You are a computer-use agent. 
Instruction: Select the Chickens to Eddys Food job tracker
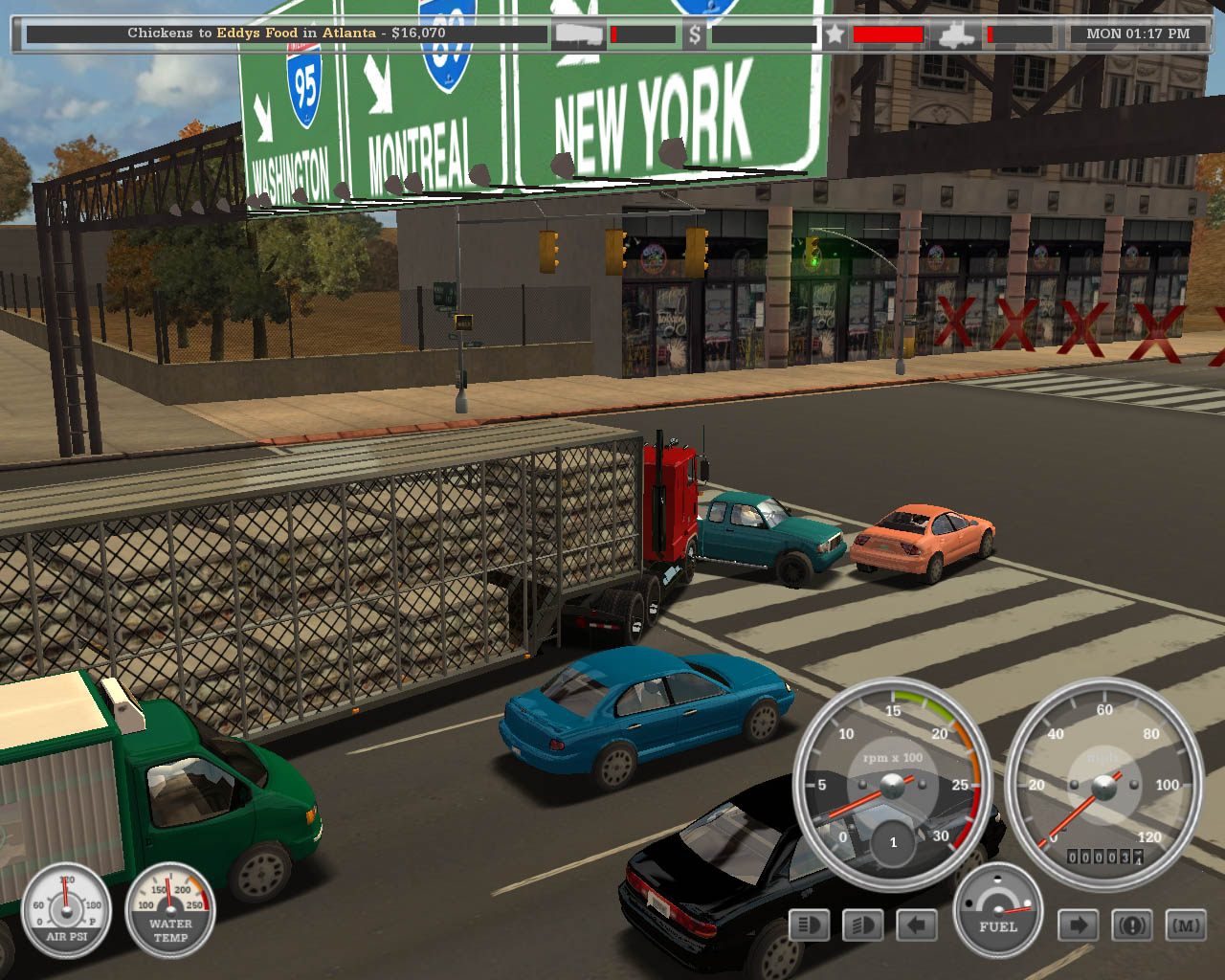(286, 33)
